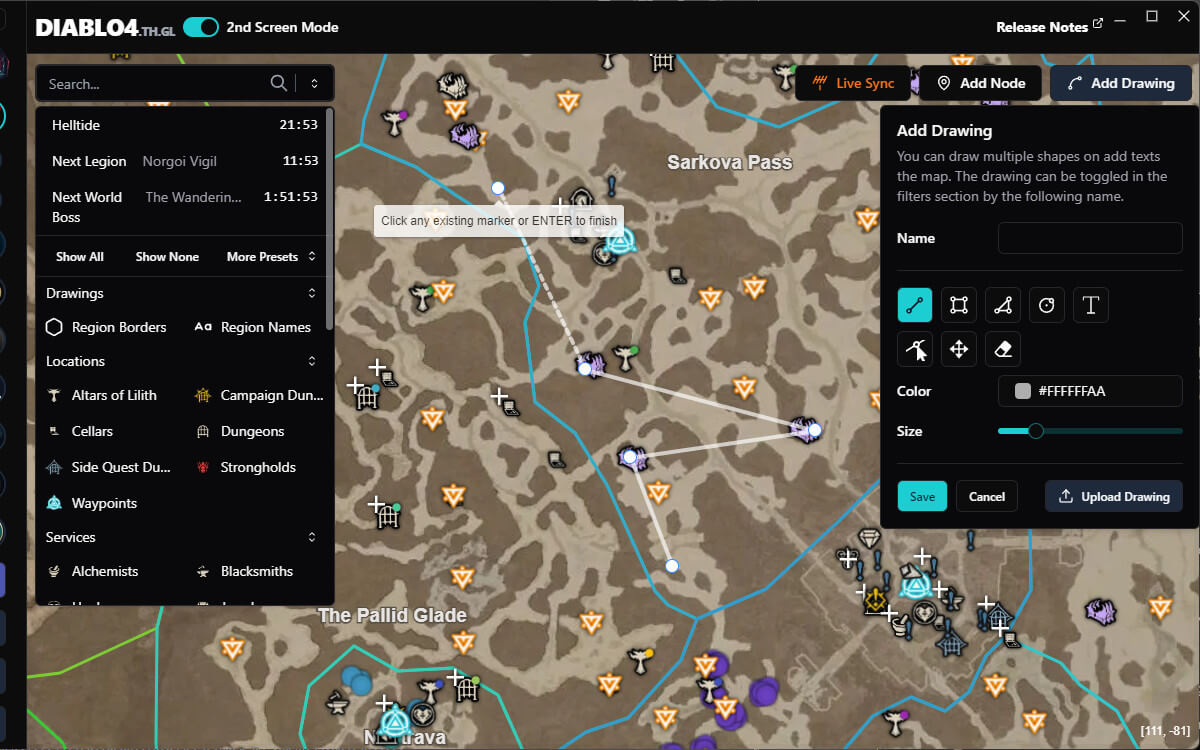Toggle the 2nd Screen Mode switch
The width and height of the screenshot is (1200, 750).
201,27
